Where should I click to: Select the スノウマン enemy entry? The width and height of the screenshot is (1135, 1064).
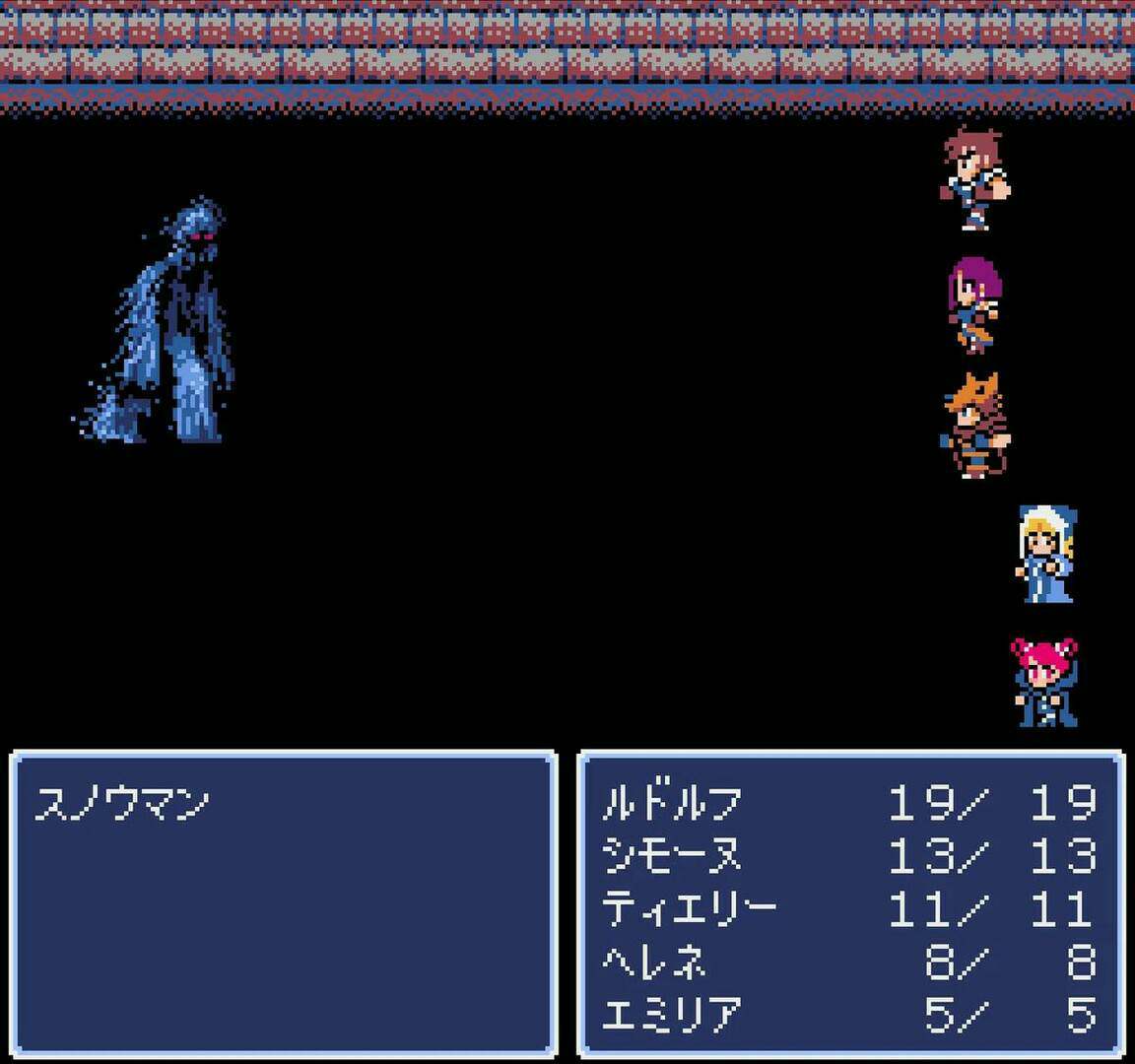tap(121, 804)
